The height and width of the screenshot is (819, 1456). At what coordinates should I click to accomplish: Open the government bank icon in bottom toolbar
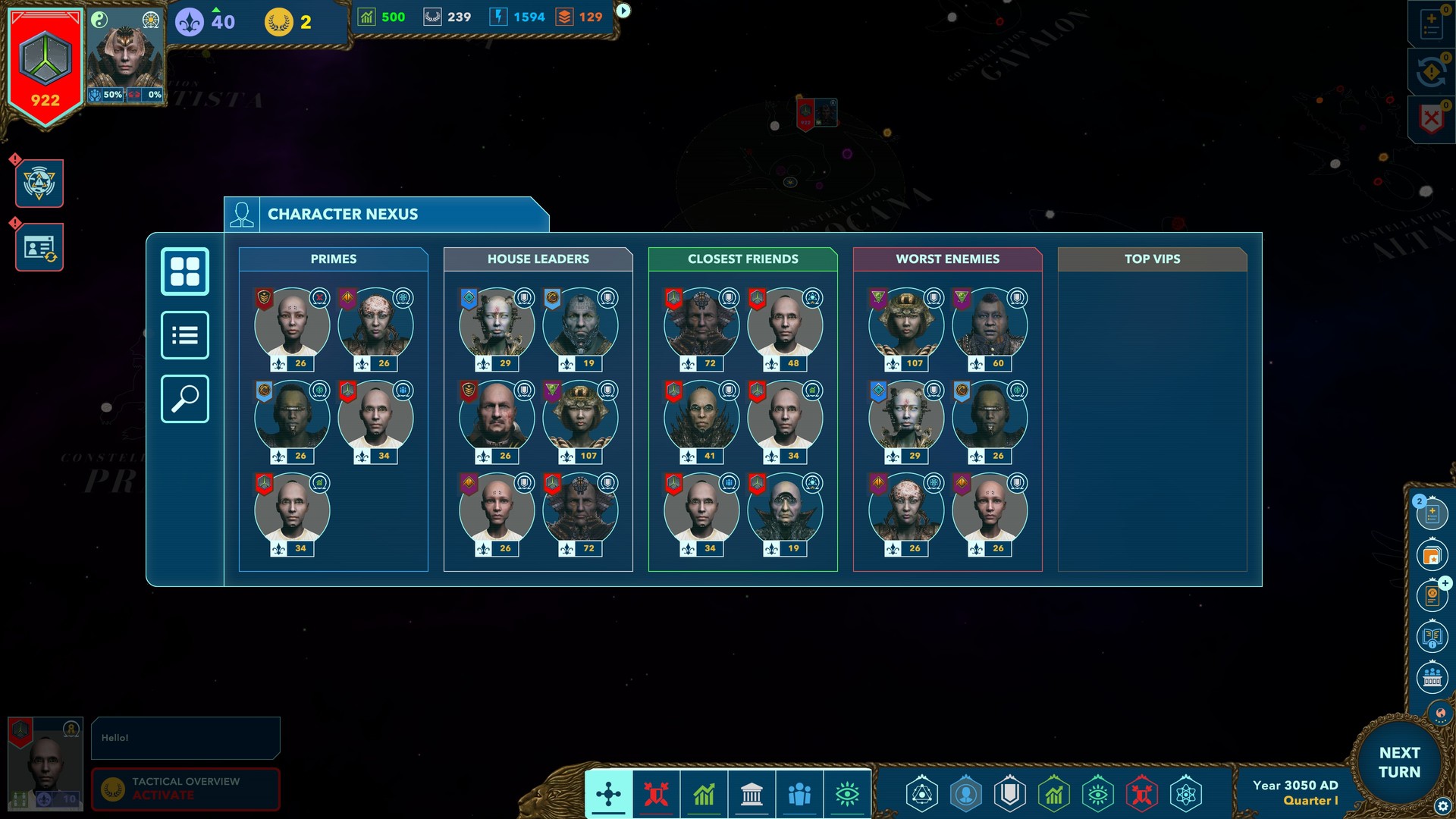click(x=752, y=794)
